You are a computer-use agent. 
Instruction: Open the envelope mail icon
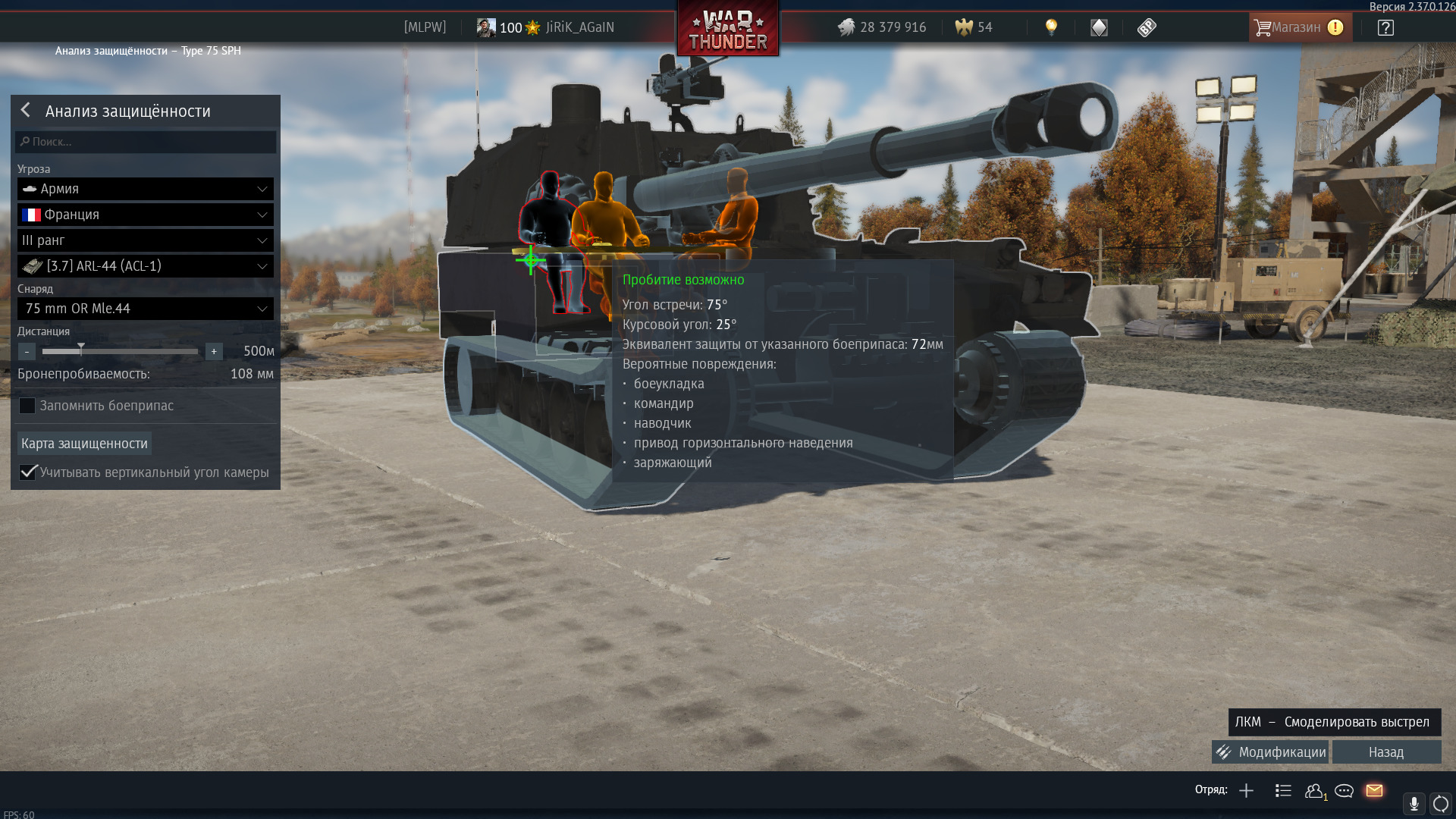[x=1374, y=791]
